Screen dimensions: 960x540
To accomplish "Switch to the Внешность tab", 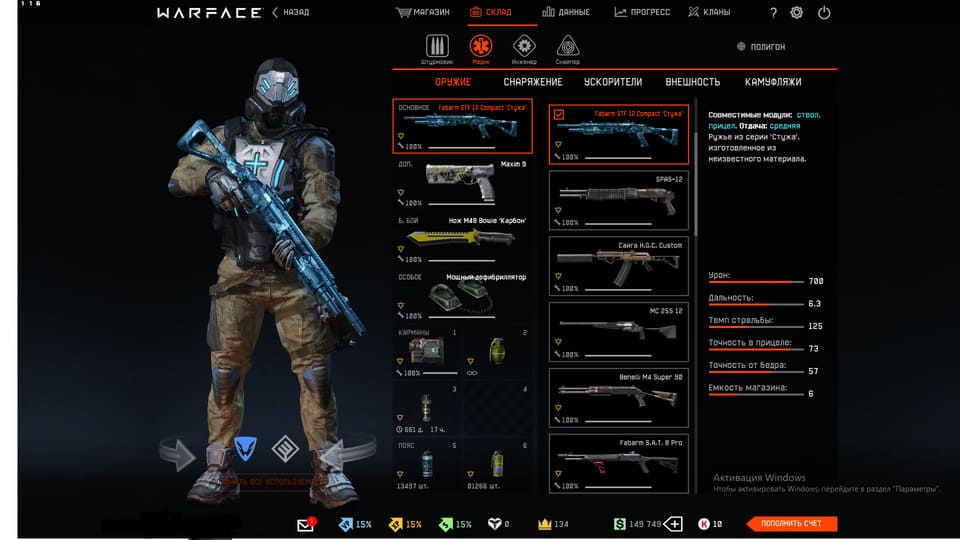I will click(x=692, y=82).
